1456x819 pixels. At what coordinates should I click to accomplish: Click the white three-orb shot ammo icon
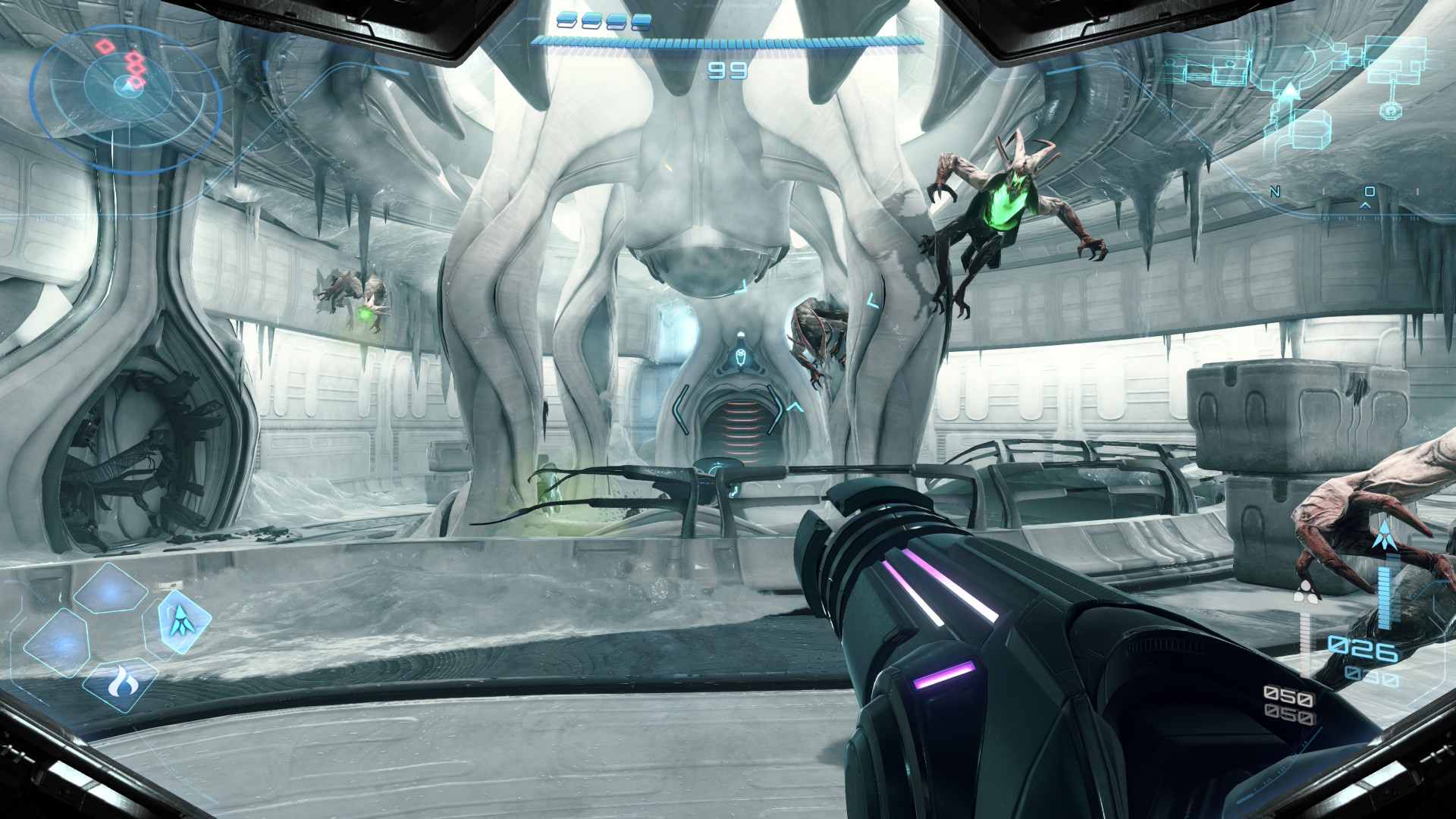pyautogui.click(x=1306, y=591)
